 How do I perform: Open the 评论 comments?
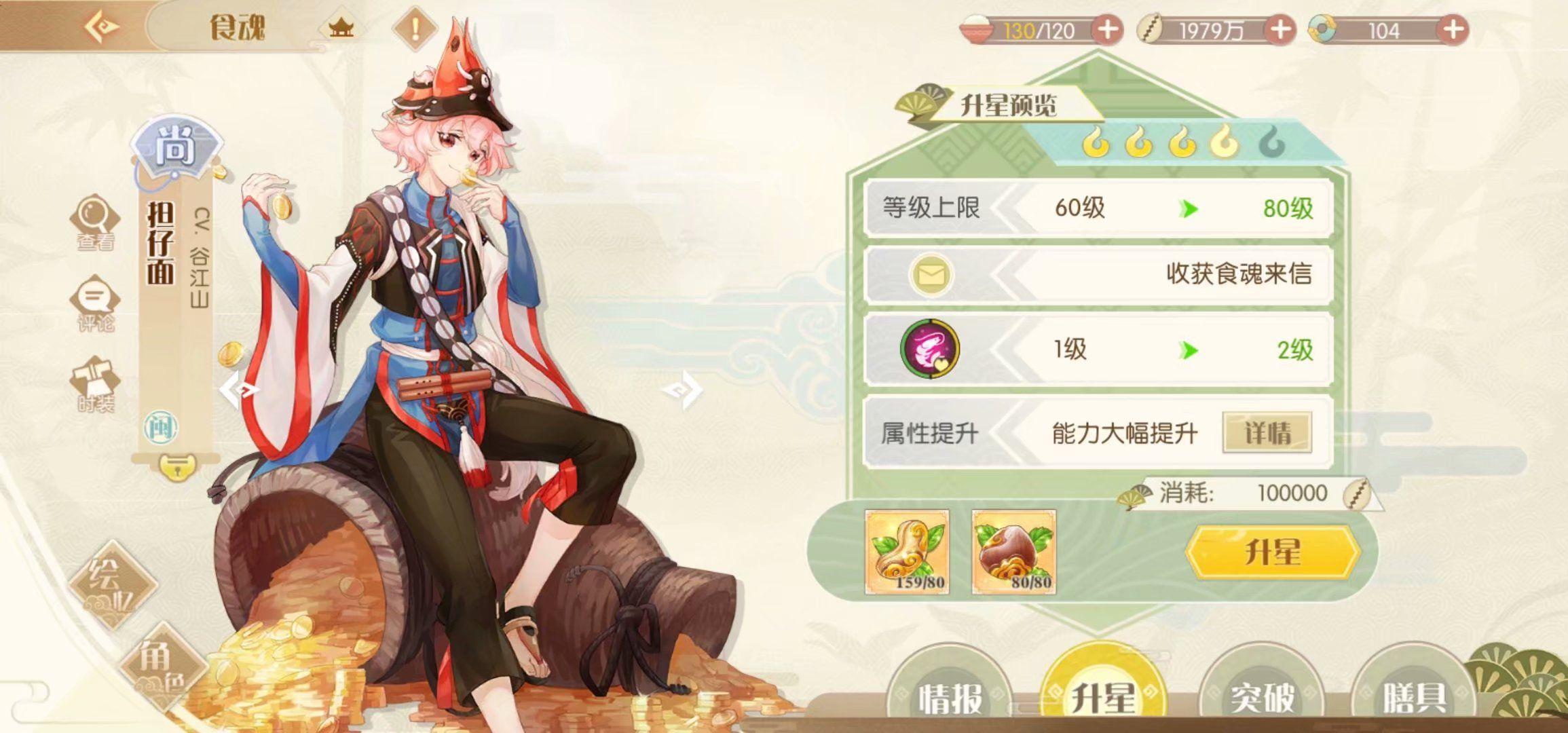95,304
